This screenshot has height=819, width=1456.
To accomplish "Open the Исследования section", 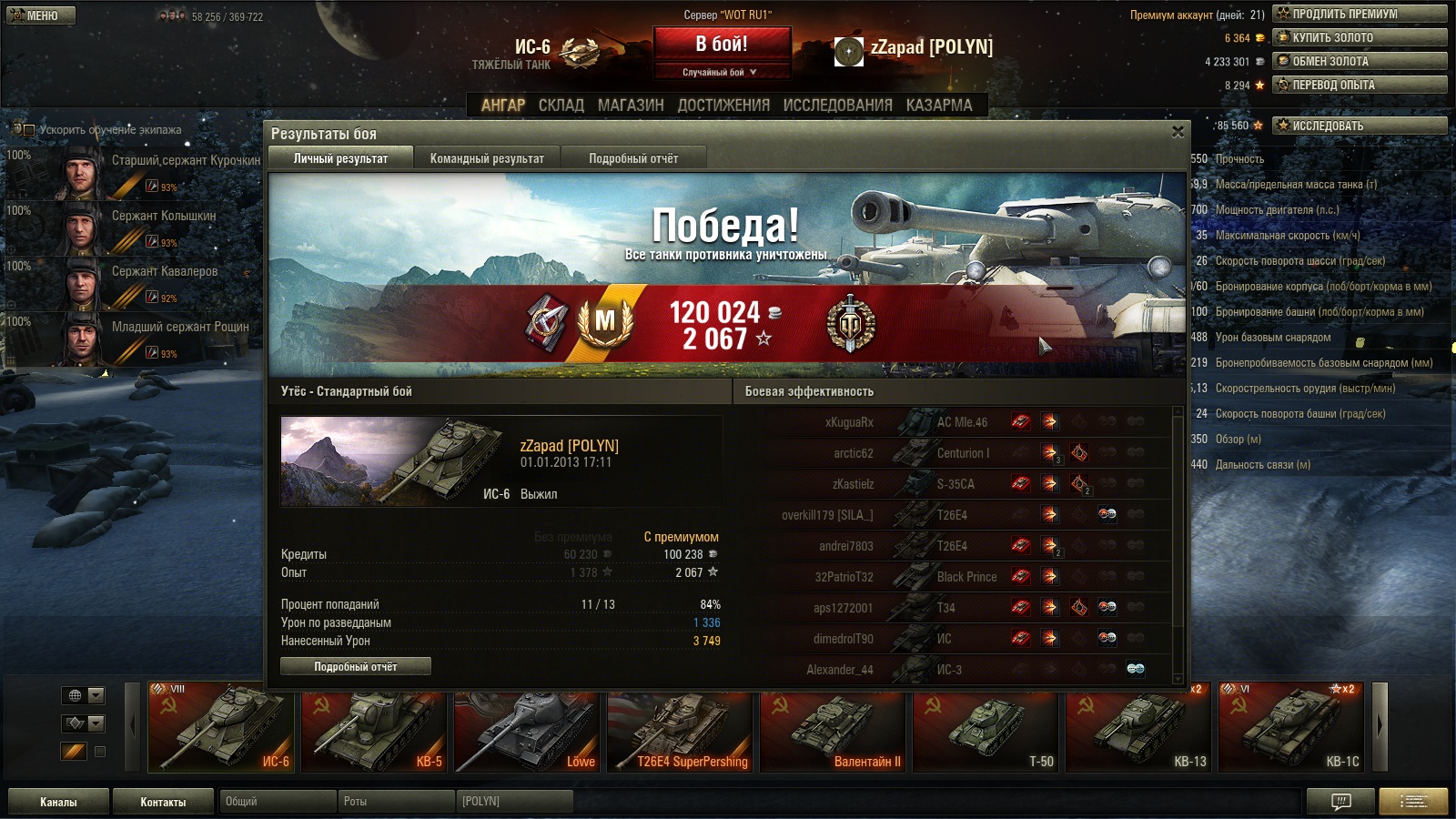I will tap(837, 105).
